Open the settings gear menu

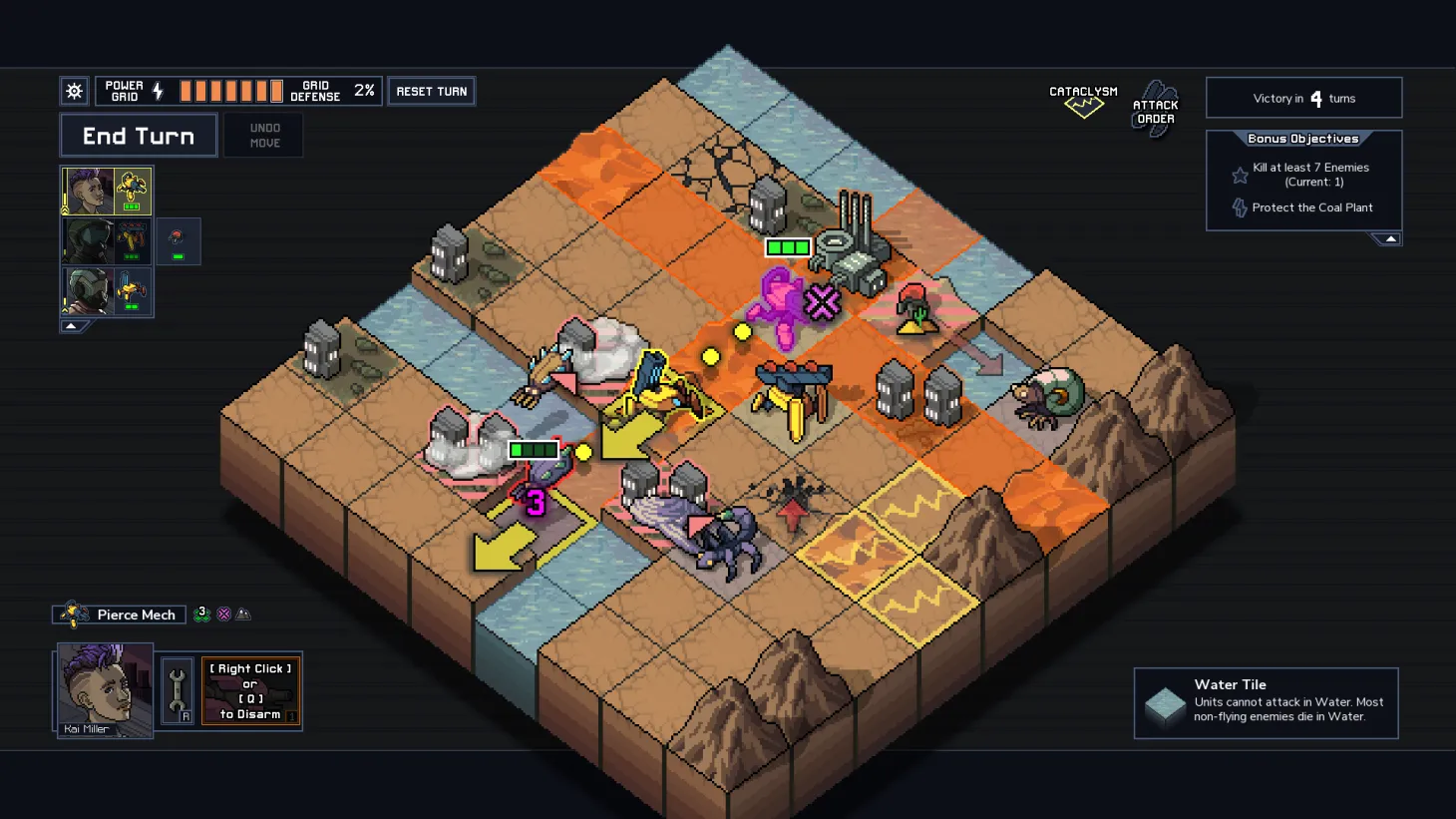(73, 90)
